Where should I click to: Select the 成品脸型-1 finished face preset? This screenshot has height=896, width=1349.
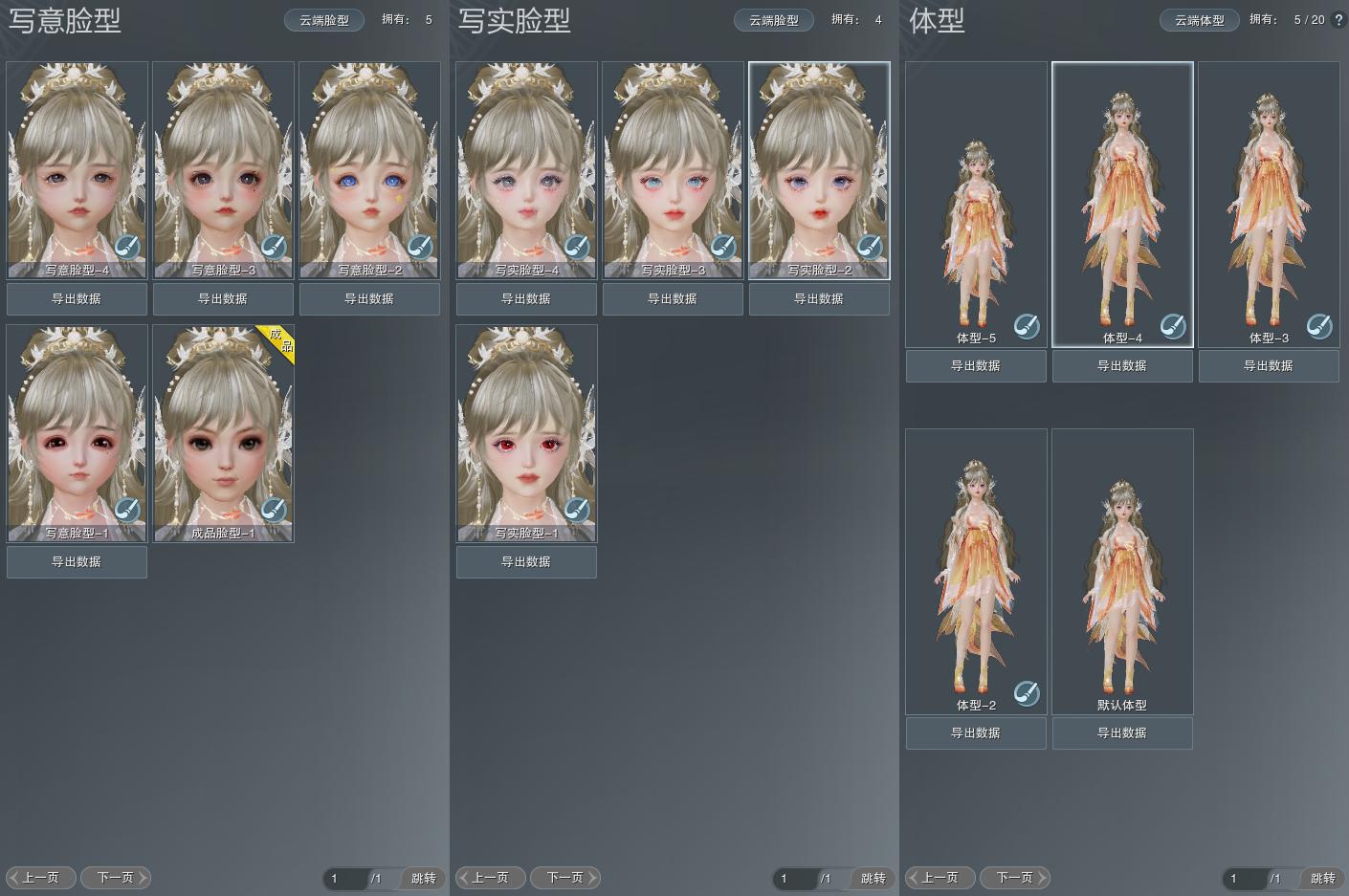tap(223, 426)
